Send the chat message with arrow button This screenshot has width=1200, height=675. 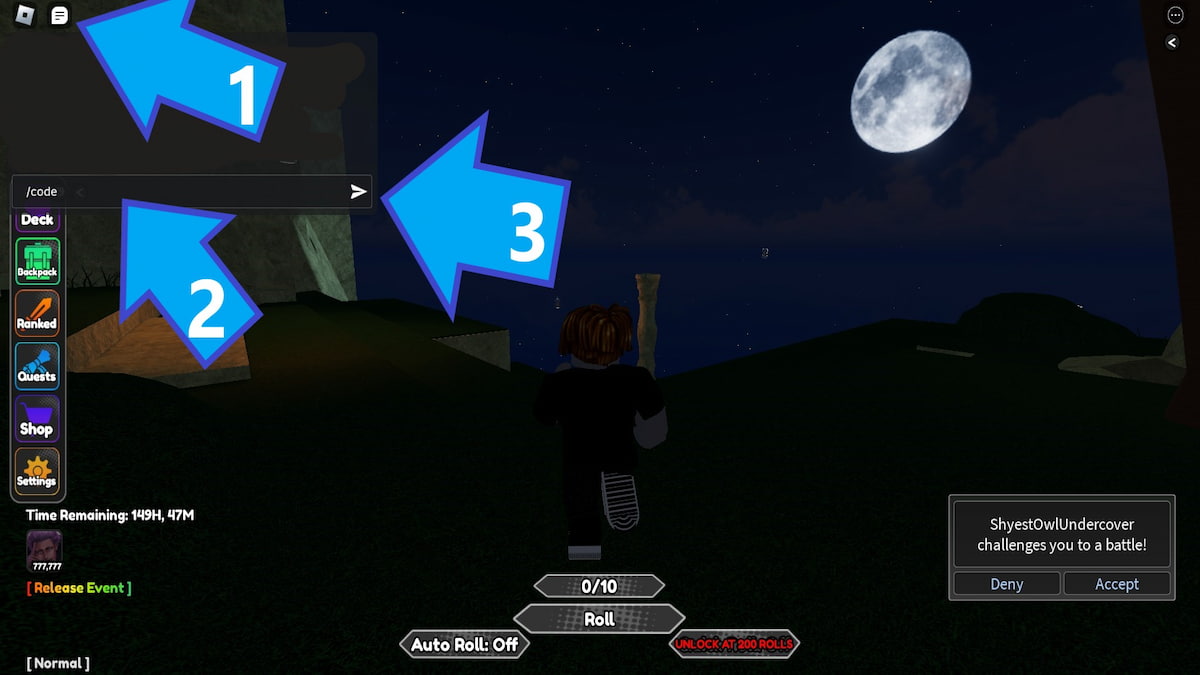[359, 192]
